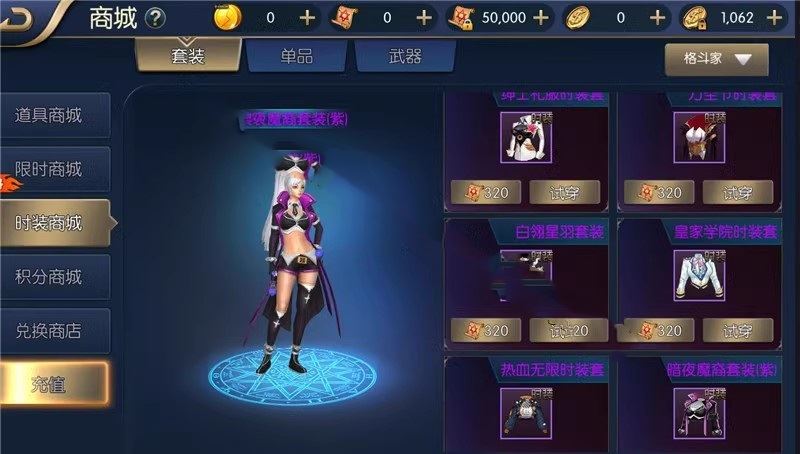
Task: Switch to the 武器 tab
Action: pyautogui.click(x=405, y=56)
